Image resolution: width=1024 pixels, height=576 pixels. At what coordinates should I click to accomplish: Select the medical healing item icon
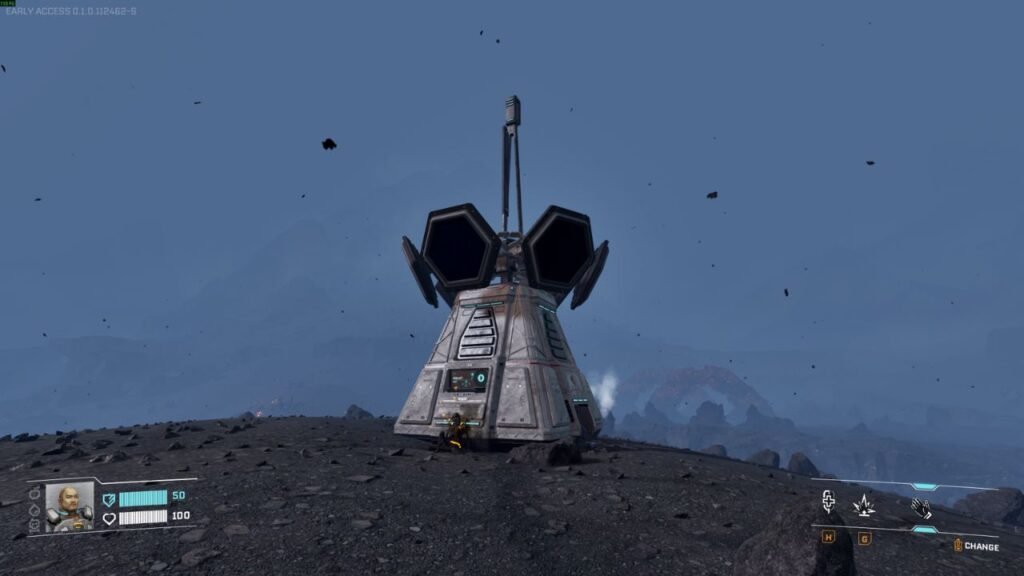828,503
